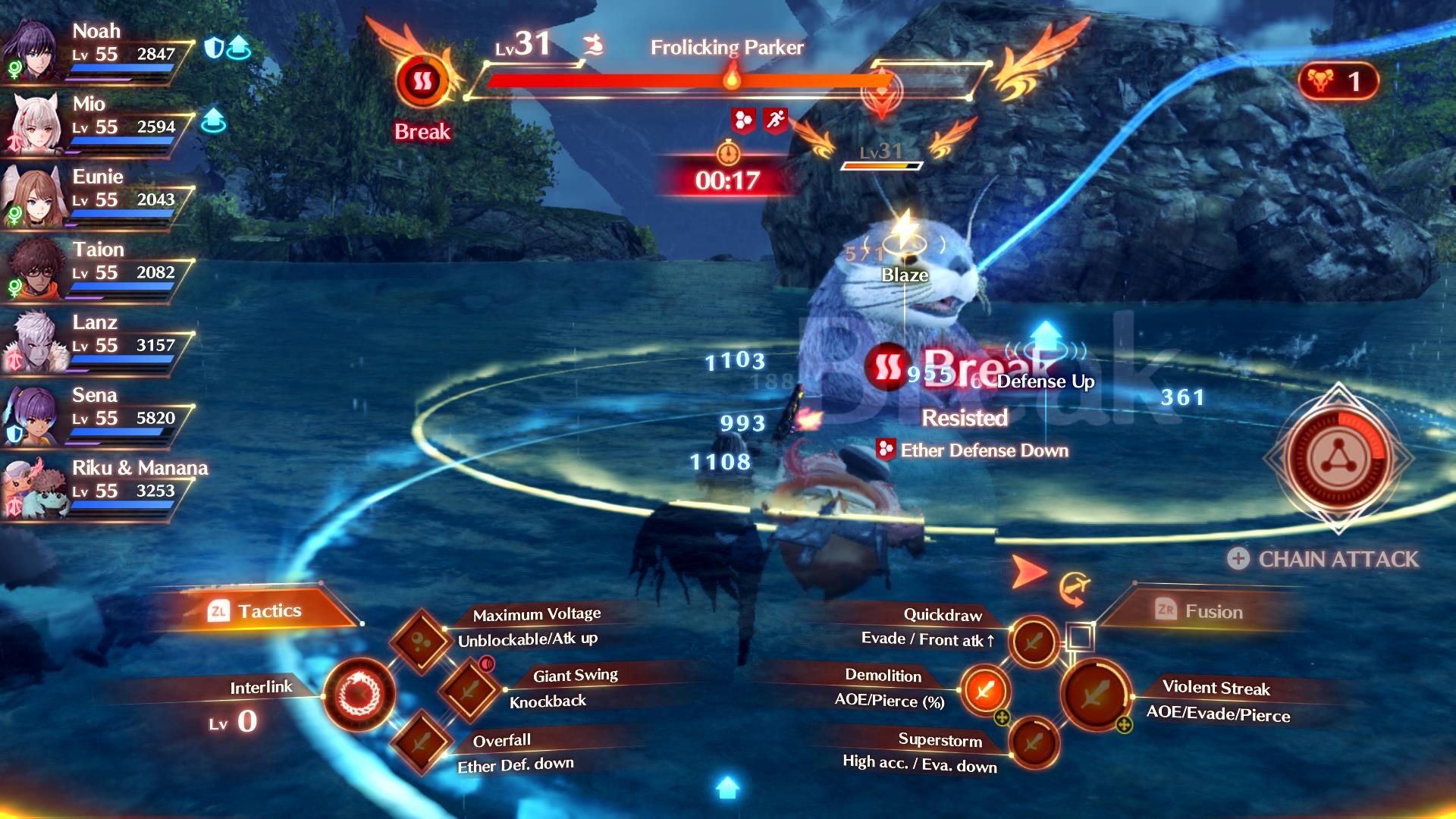1456x819 pixels.
Task: Select Mio's party portrait
Action: pos(32,123)
